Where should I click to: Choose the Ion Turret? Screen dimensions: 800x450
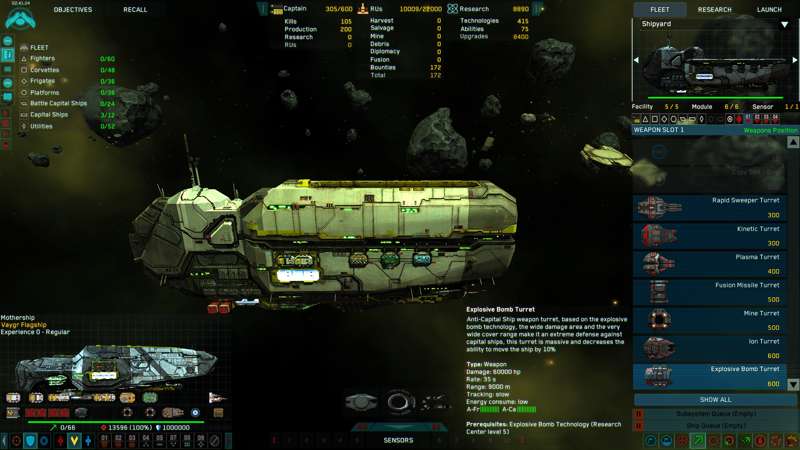[710, 347]
